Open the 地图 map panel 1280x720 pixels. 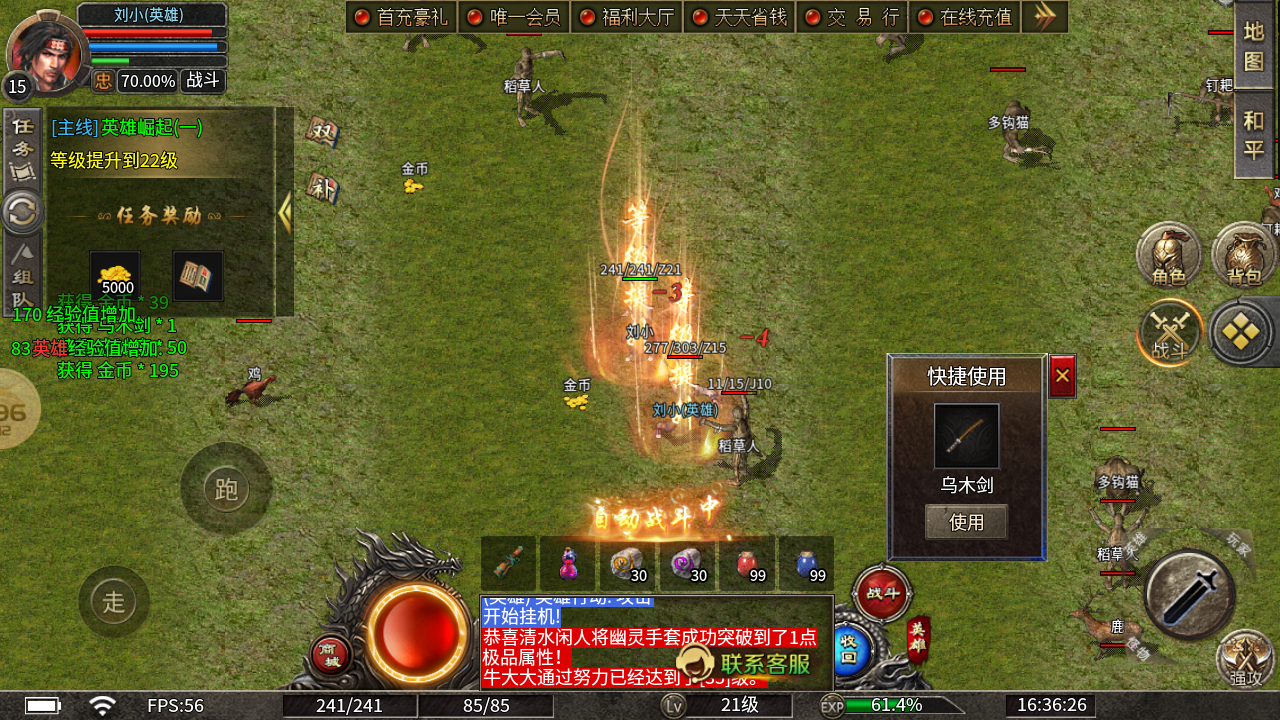(x=1256, y=45)
